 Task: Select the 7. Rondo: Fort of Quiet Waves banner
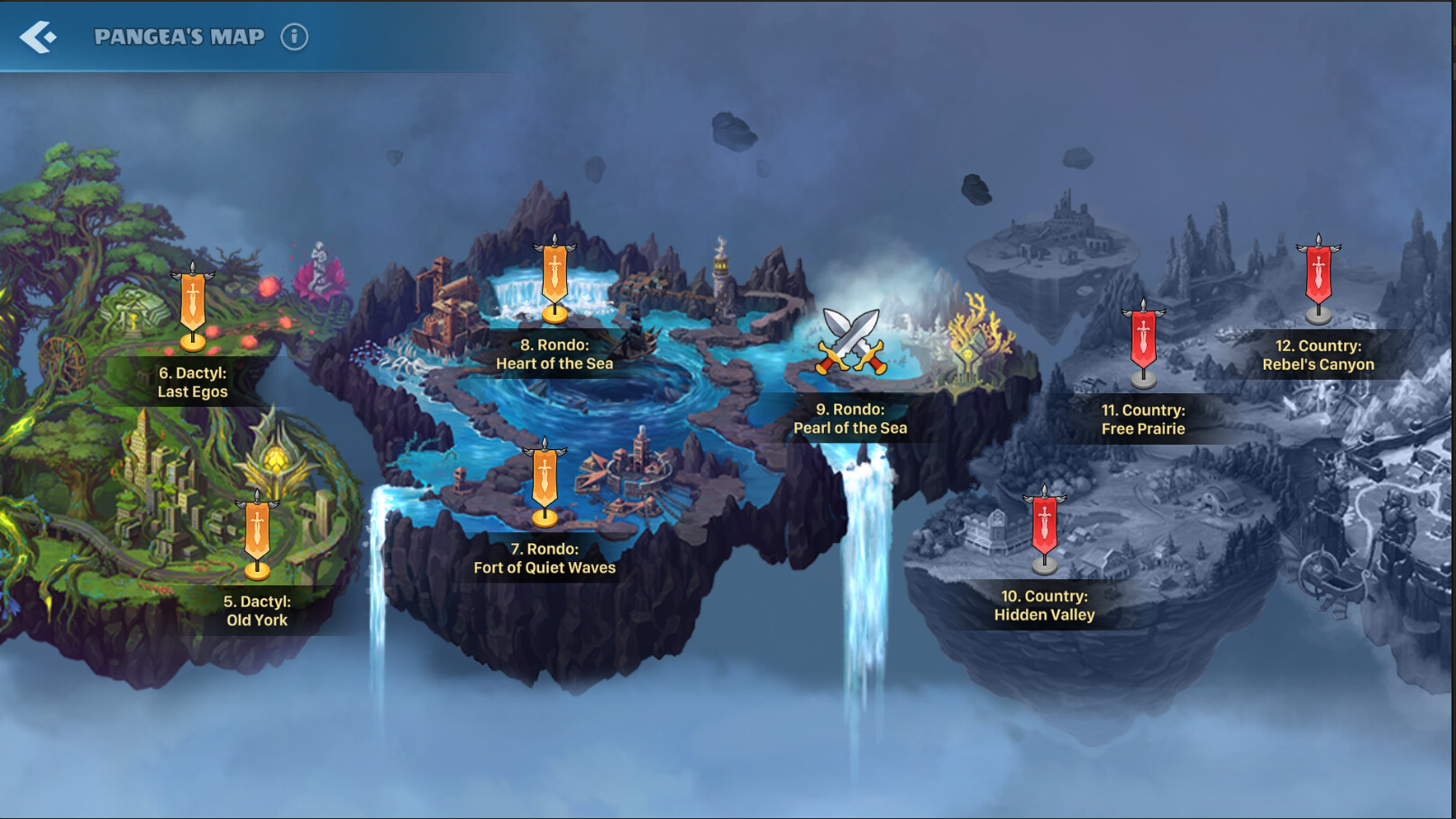(x=543, y=475)
